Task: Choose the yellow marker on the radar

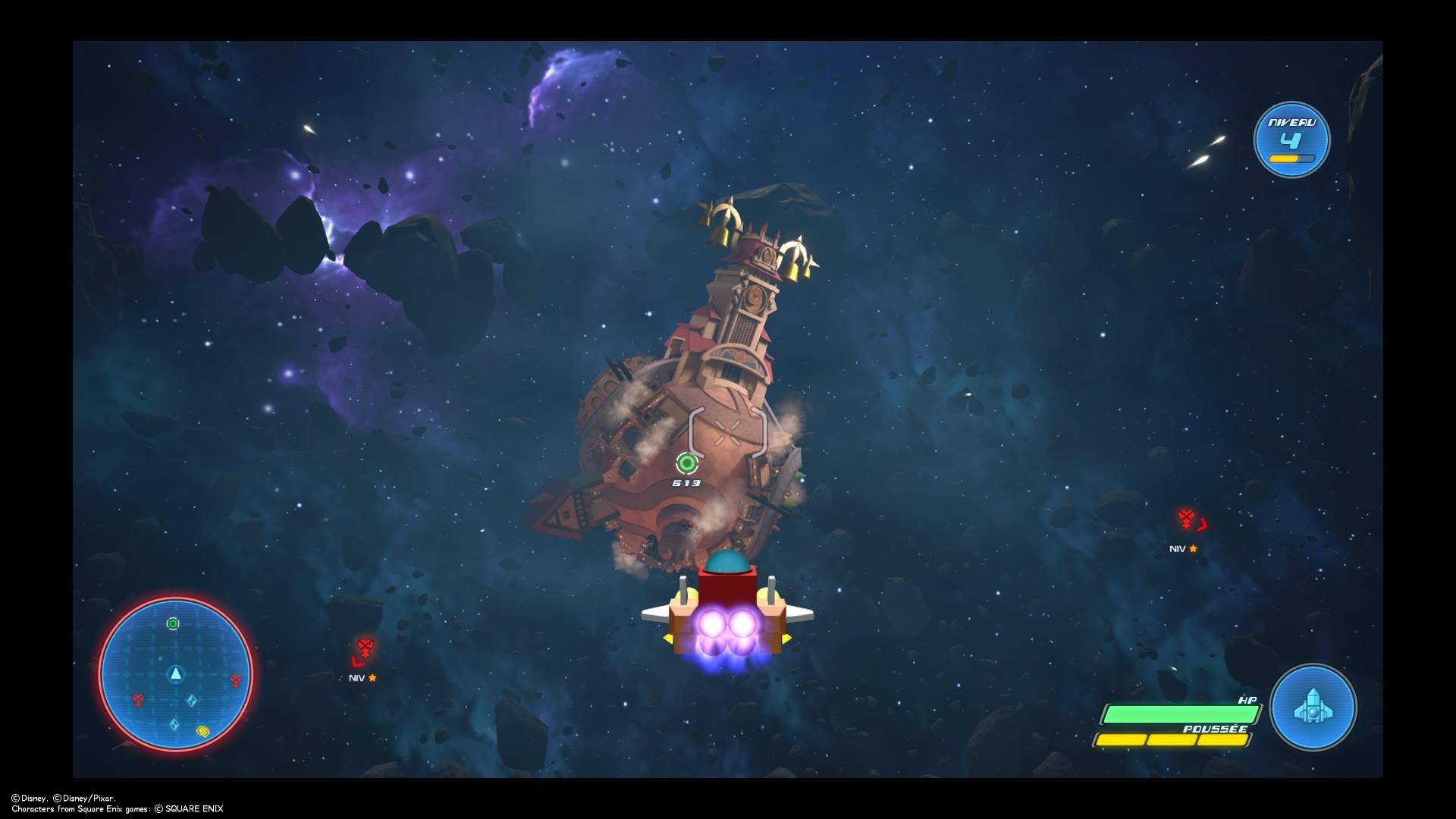Action: click(202, 731)
